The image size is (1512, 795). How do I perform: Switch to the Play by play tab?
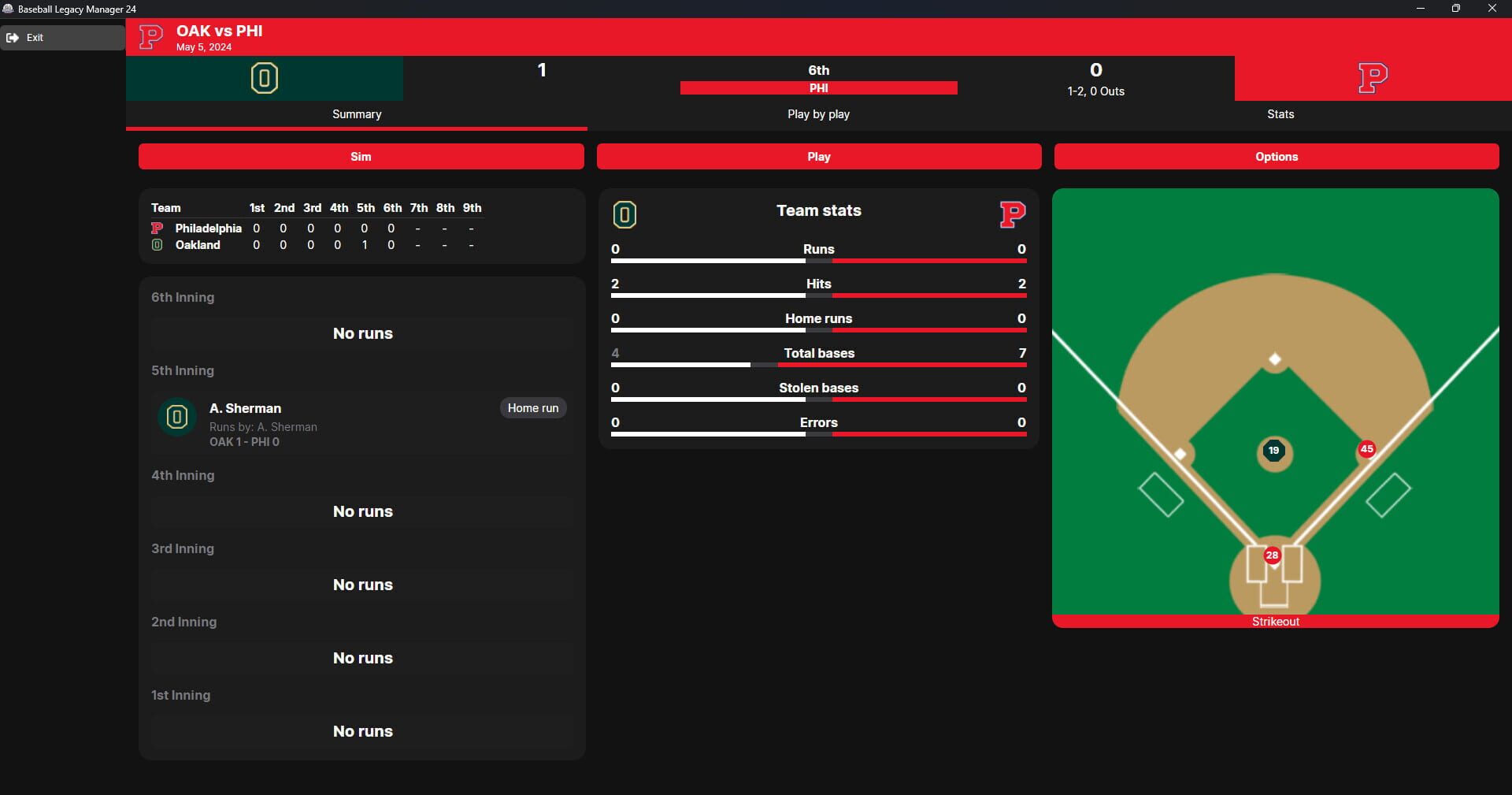click(818, 114)
